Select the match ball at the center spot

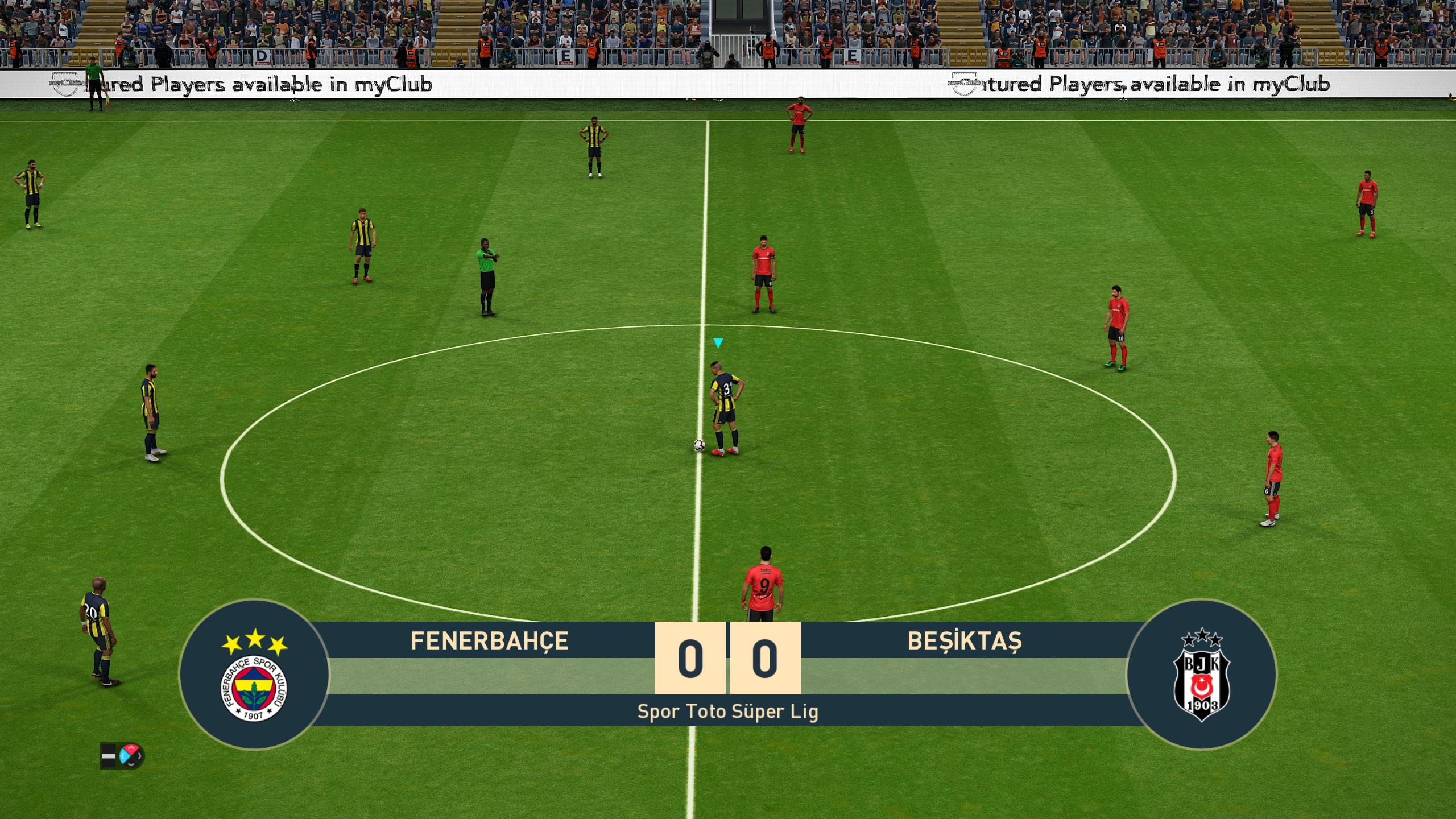point(700,446)
